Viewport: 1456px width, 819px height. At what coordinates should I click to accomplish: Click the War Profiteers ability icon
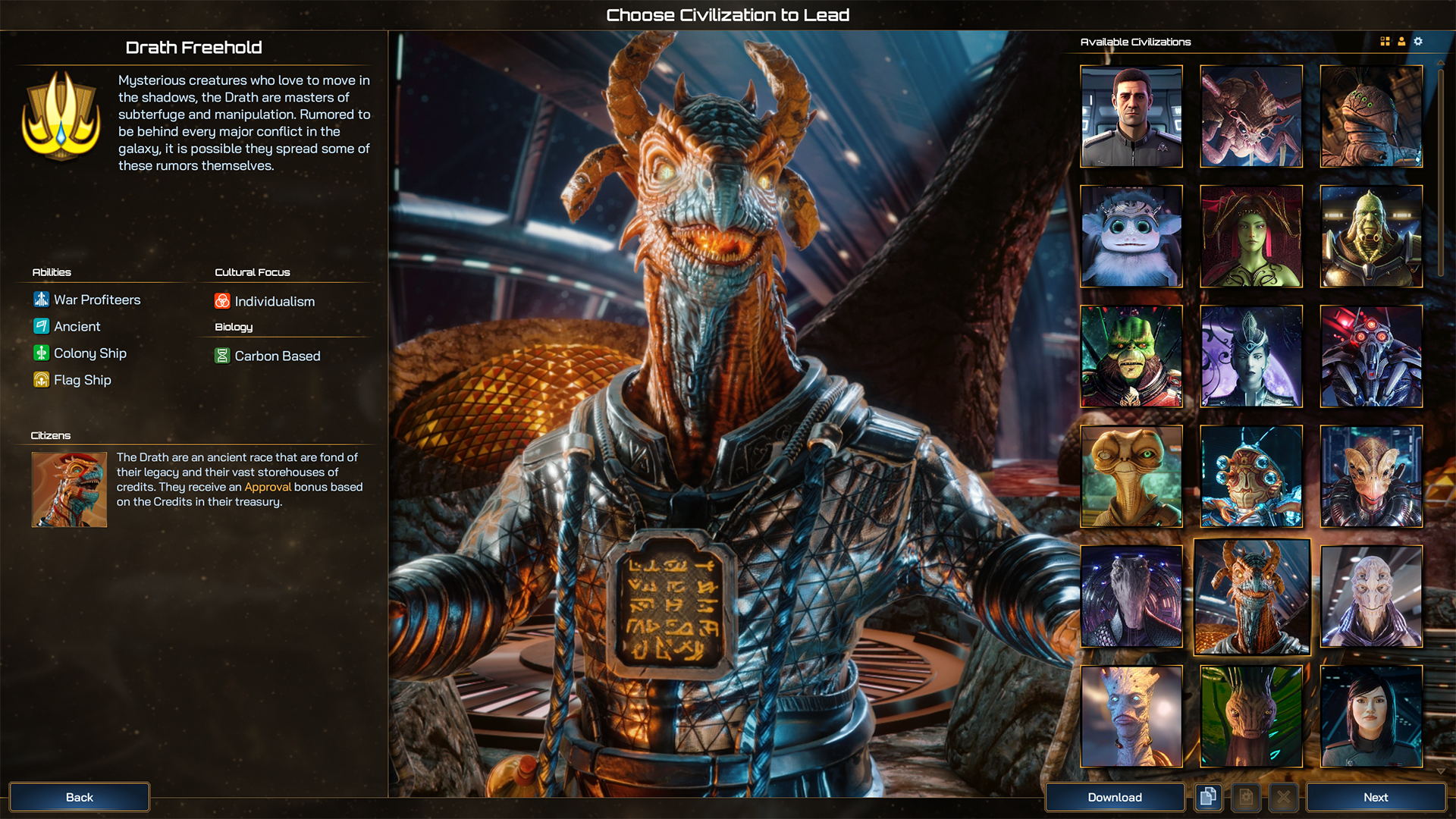(40, 299)
